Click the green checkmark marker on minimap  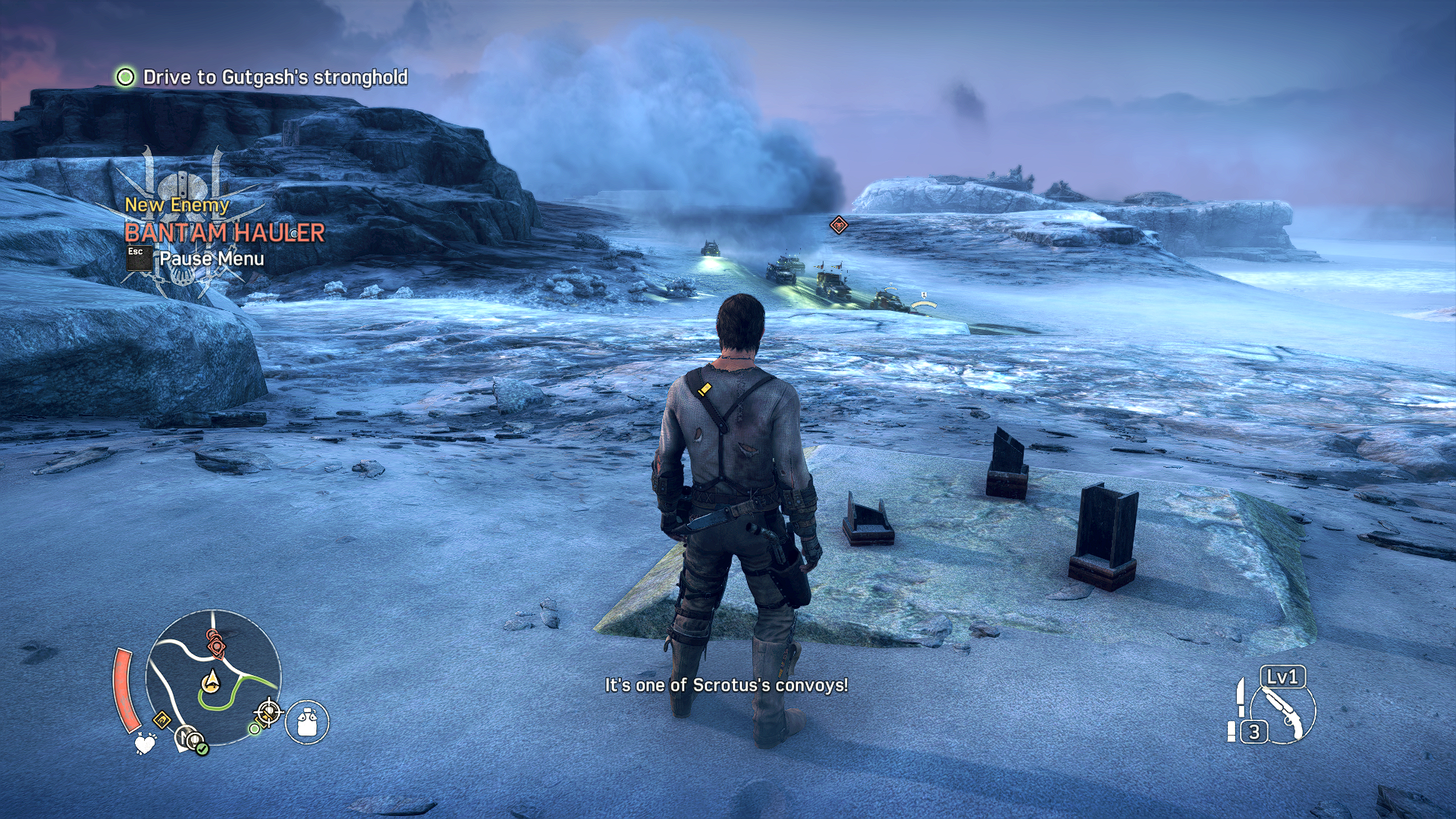click(202, 749)
